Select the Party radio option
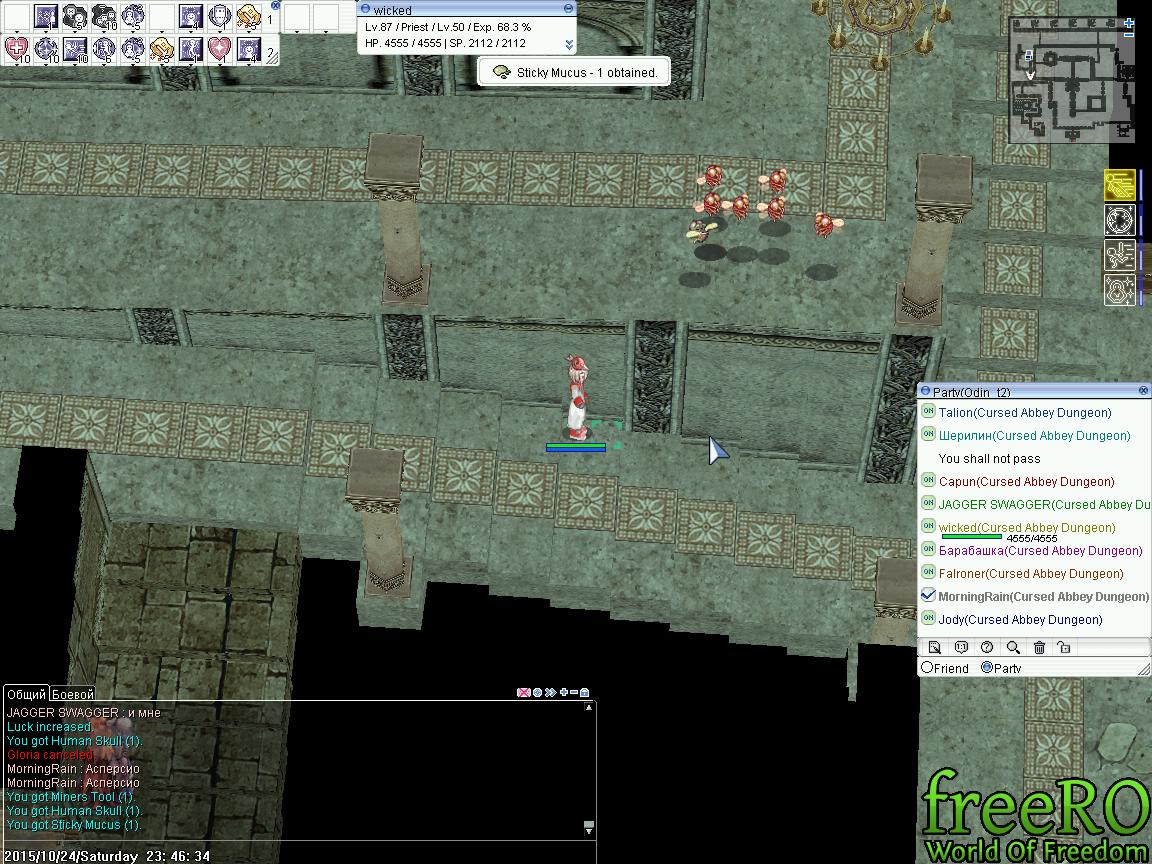1152x864 pixels. pos(987,667)
